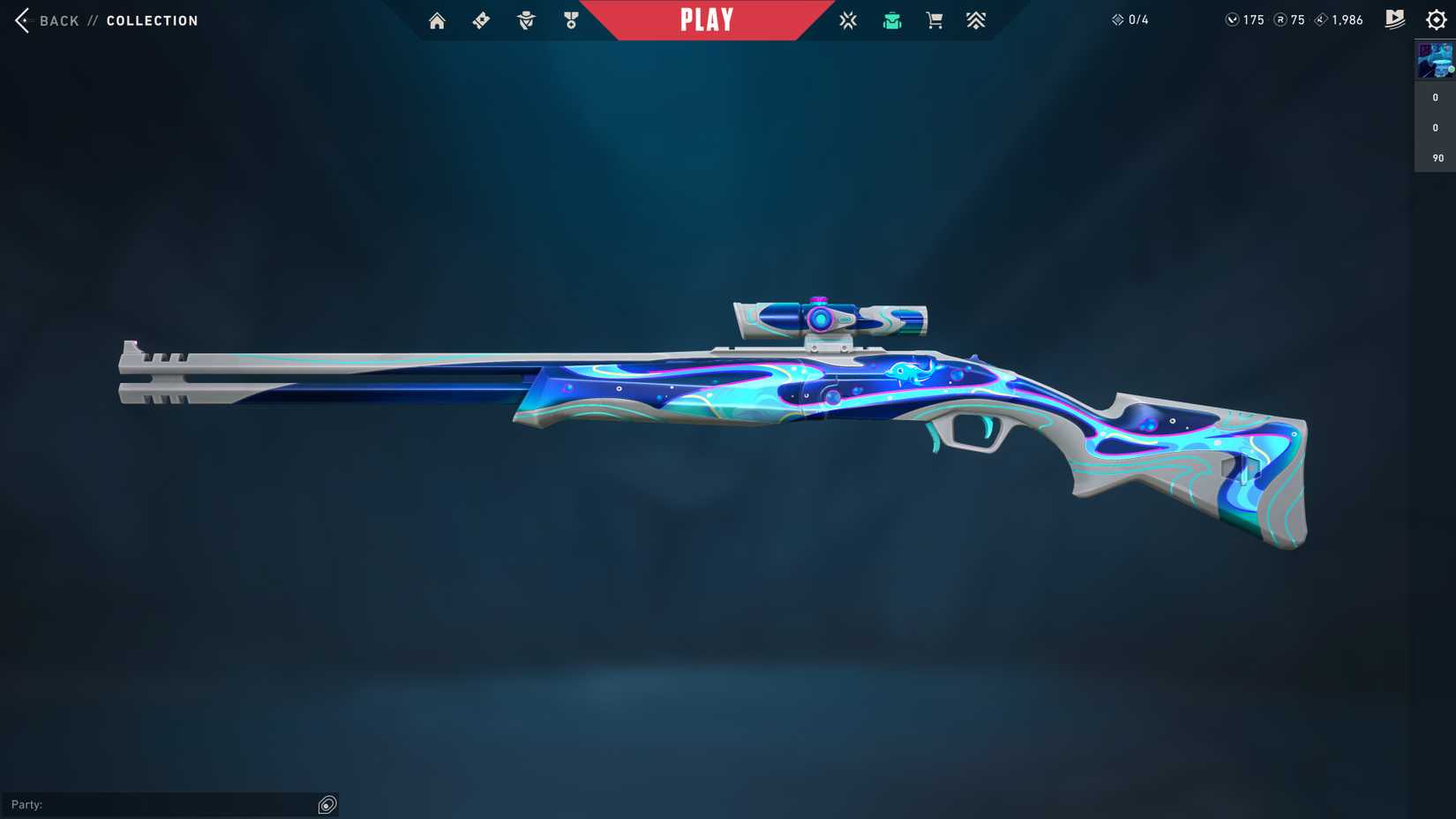View Kingdom Credits total
The image size is (1456, 819).
[x=1337, y=19]
